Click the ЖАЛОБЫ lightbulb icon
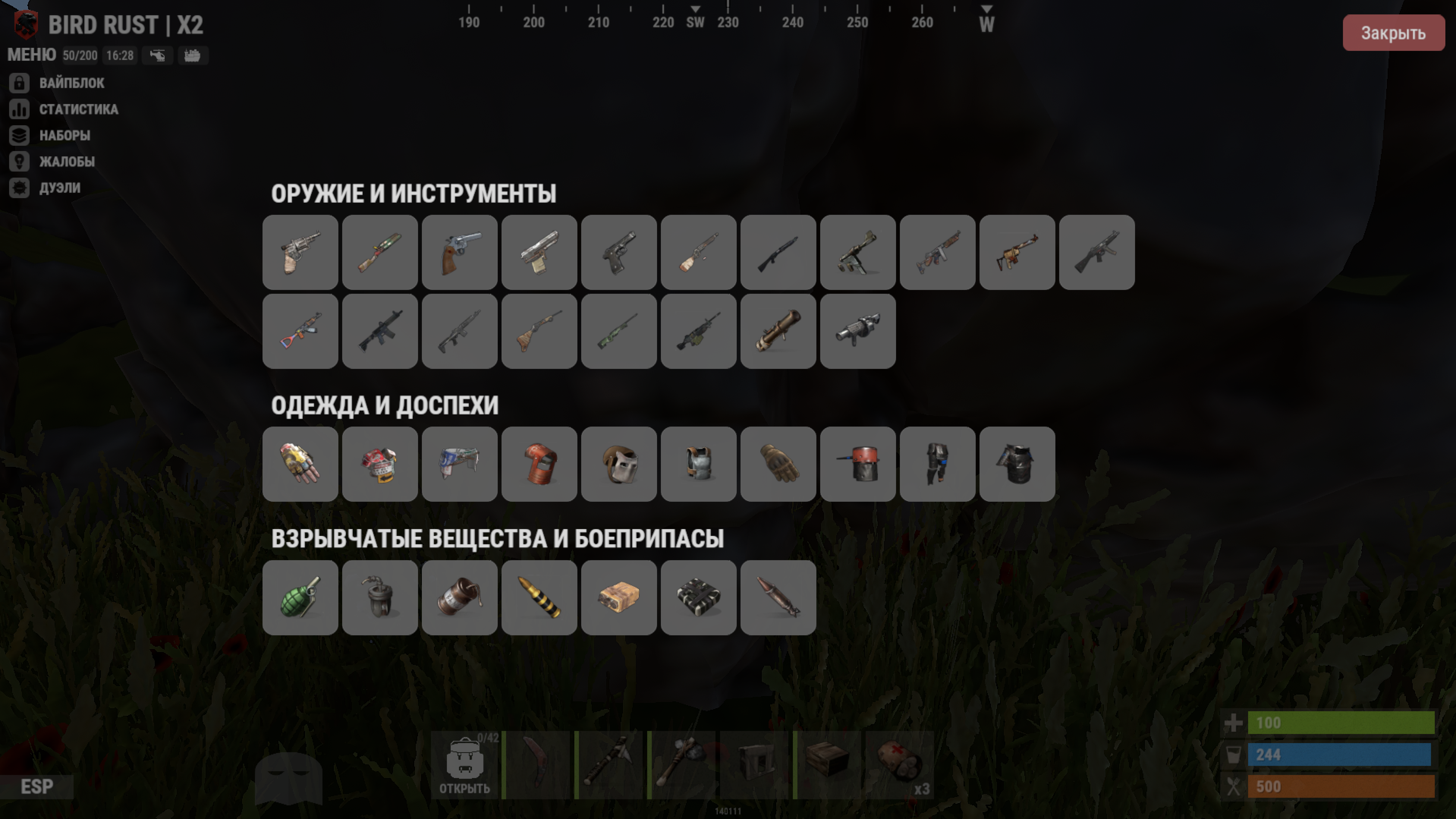This screenshot has width=1456, height=819. (19, 162)
